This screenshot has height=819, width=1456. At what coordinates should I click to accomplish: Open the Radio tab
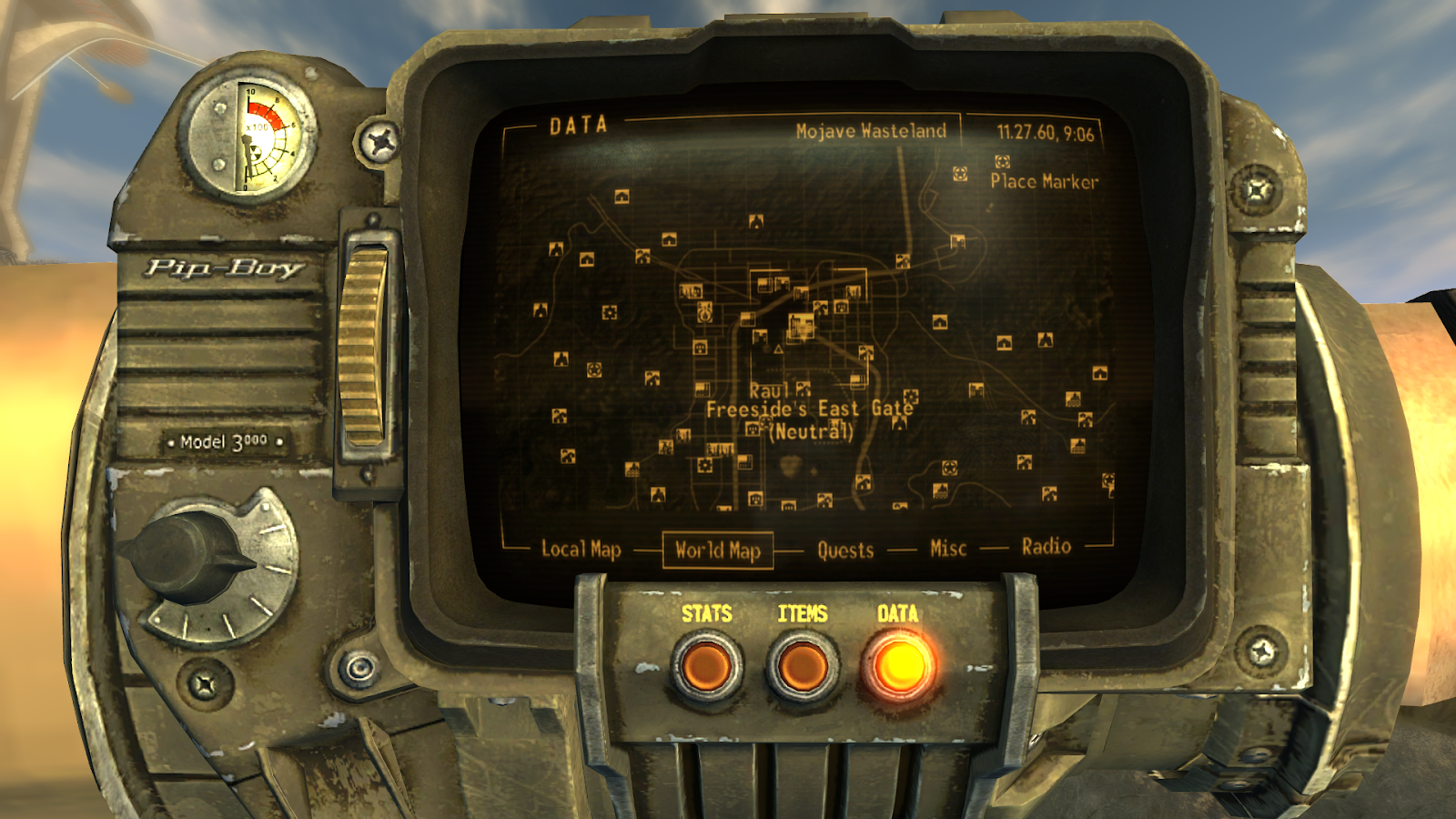[1046, 546]
